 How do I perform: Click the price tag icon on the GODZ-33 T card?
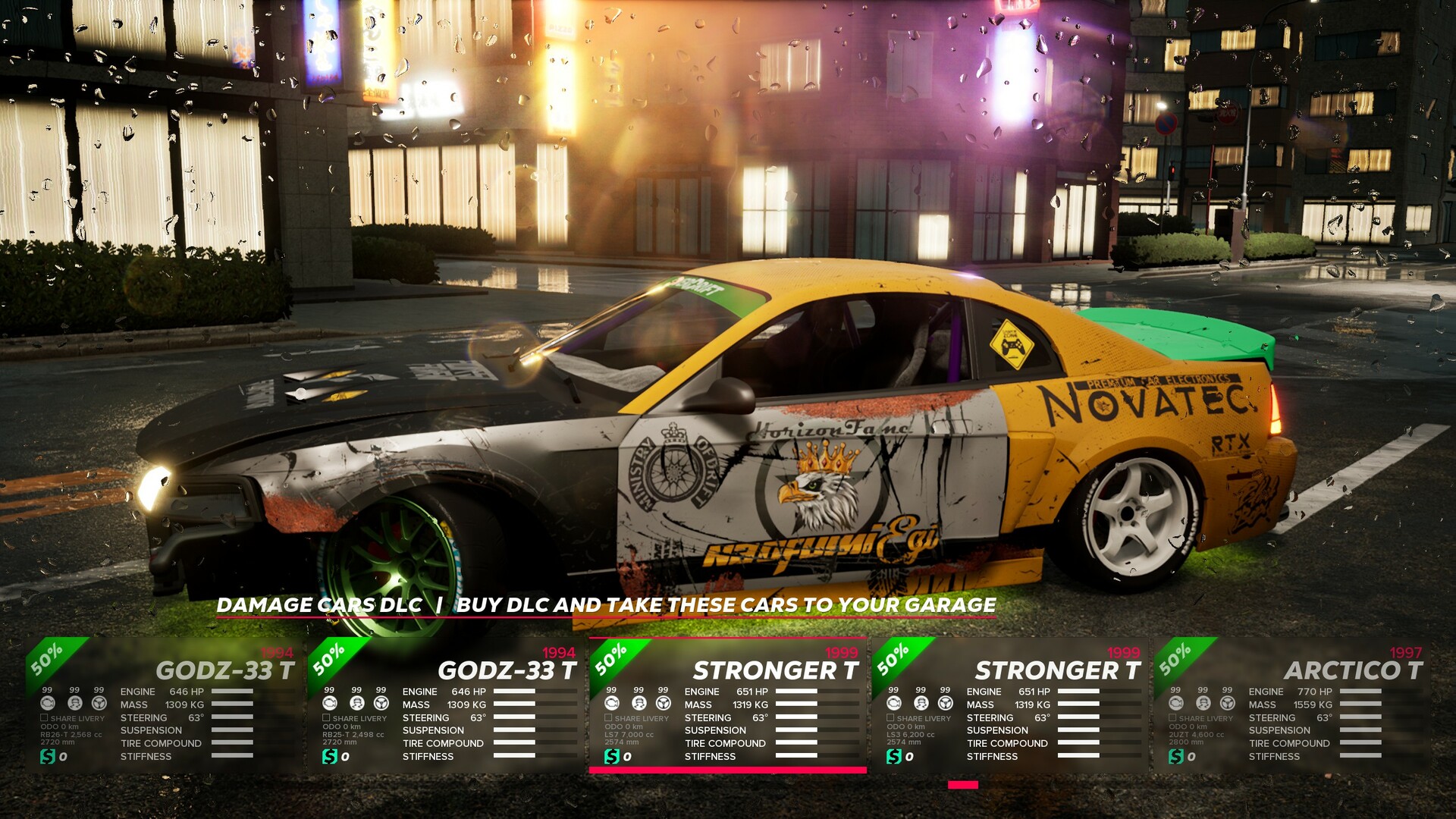[x=48, y=756]
